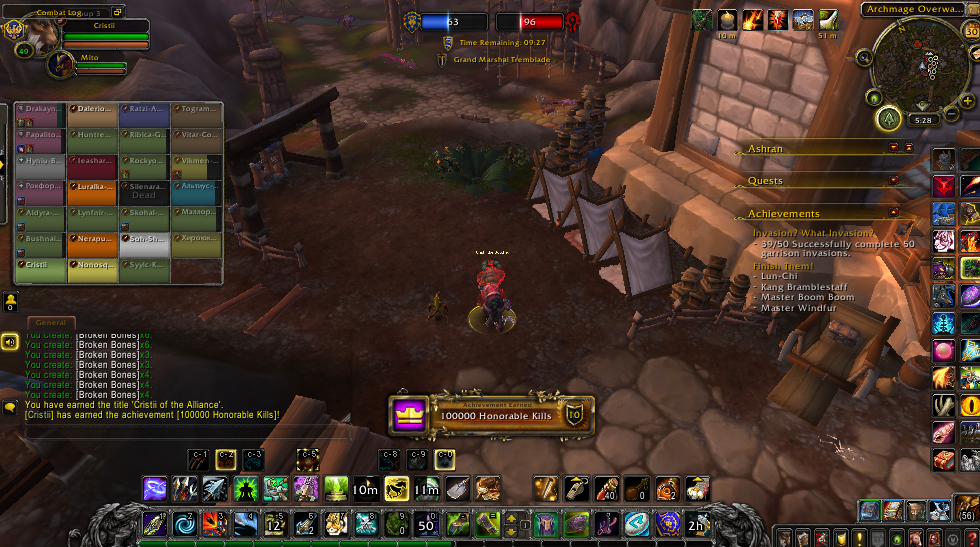Collapse the Achievements tracker section
The width and height of the screenshot is (980, 547).
click(x=894, y=213)
